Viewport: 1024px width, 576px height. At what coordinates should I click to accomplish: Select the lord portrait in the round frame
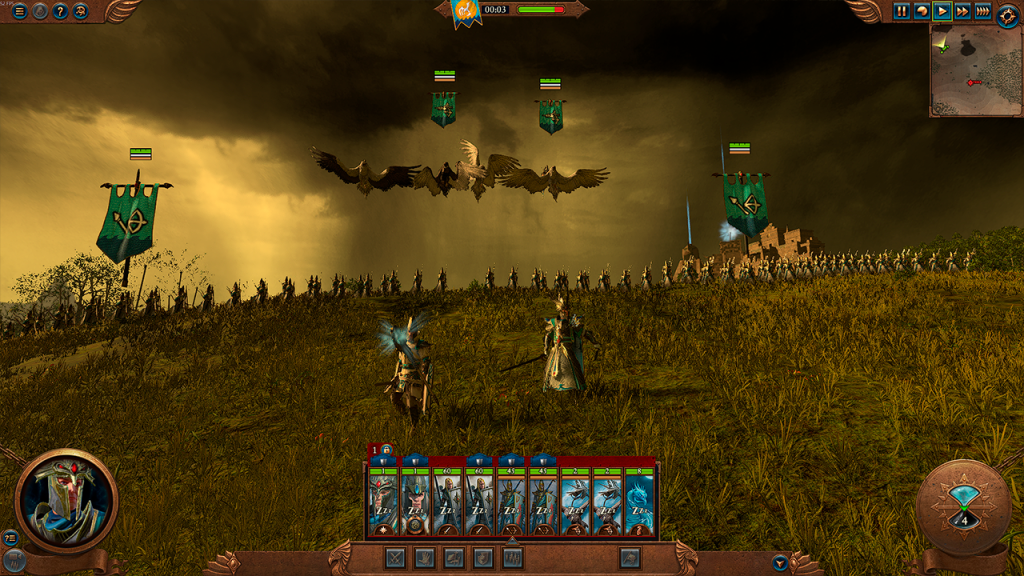[x=66, y=500]
